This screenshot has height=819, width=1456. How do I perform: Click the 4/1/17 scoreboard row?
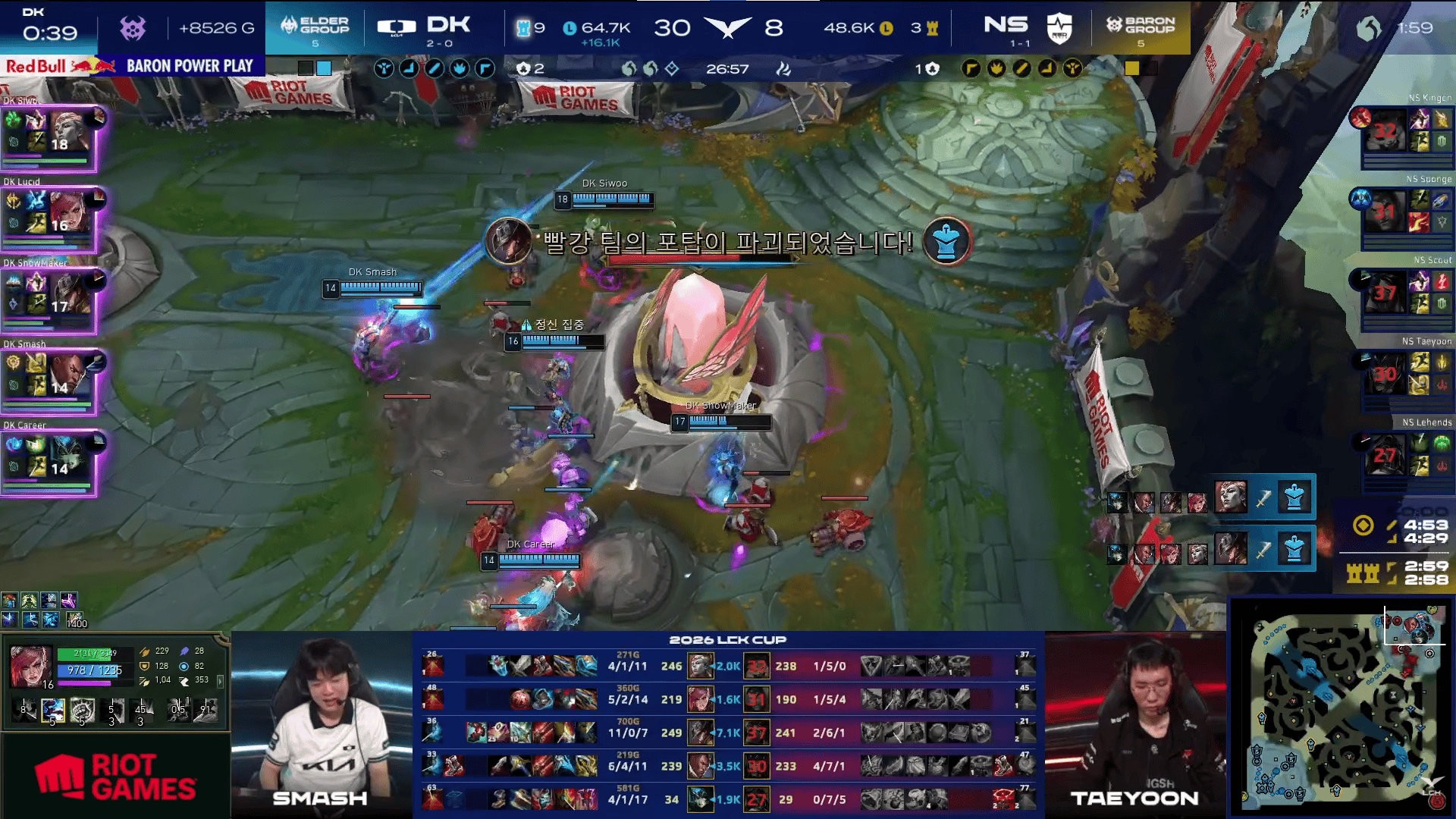728,799
